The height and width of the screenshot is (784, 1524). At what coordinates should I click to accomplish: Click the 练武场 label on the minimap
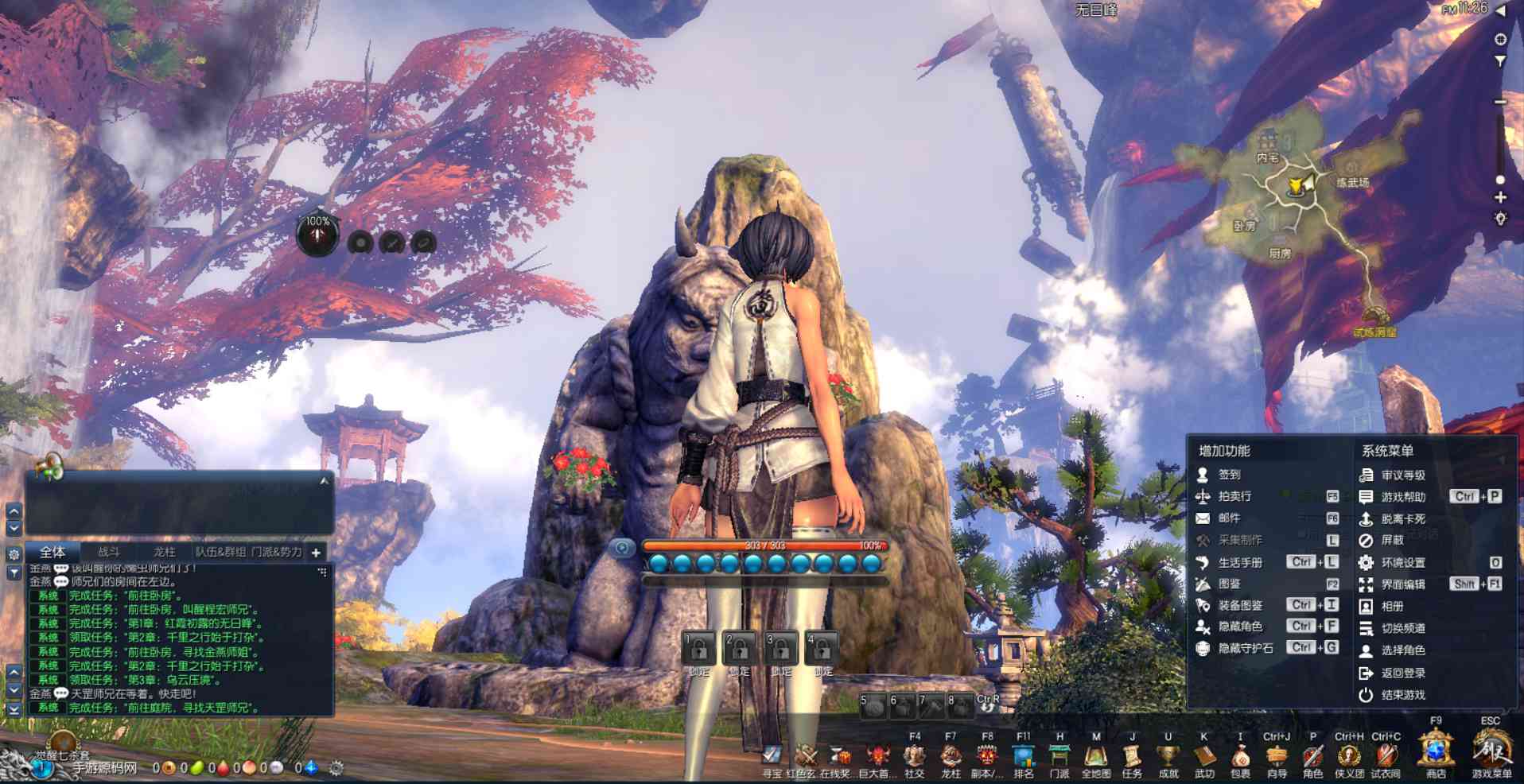(1352, 183)
